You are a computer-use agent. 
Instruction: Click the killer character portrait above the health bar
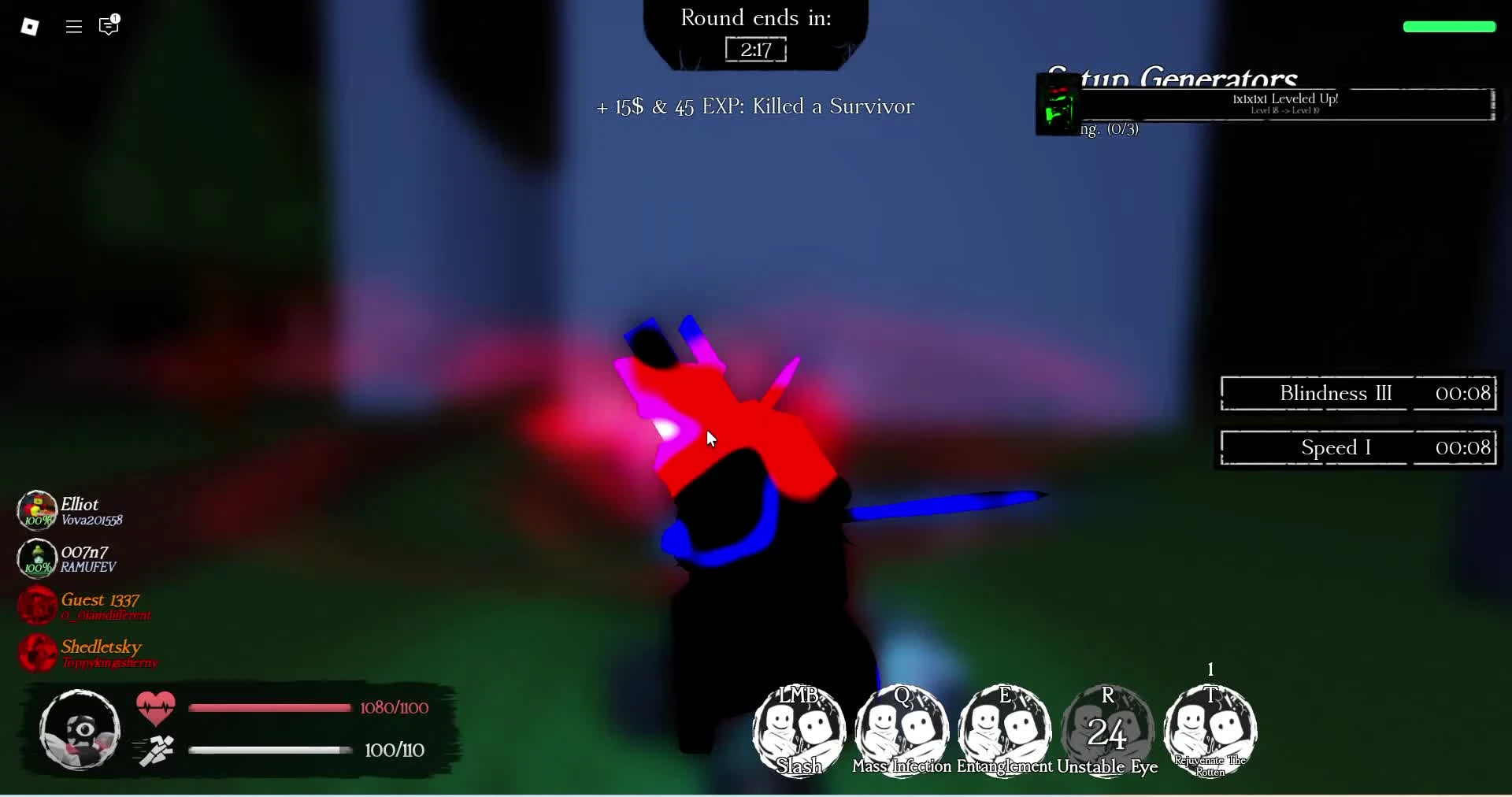pyautogui.click(x=79, y=730)
